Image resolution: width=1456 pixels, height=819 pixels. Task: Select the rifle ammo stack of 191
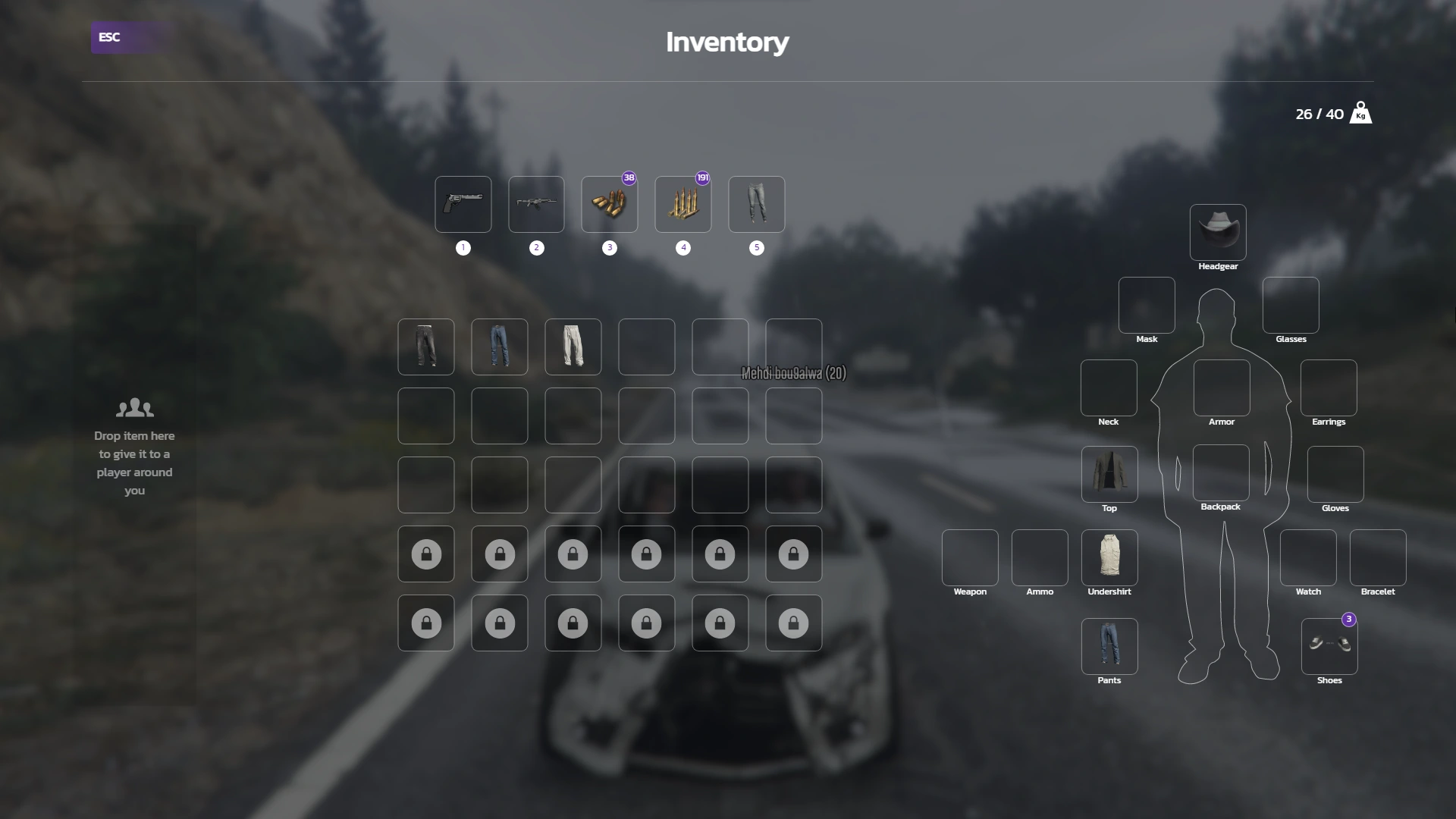(683, 205)
